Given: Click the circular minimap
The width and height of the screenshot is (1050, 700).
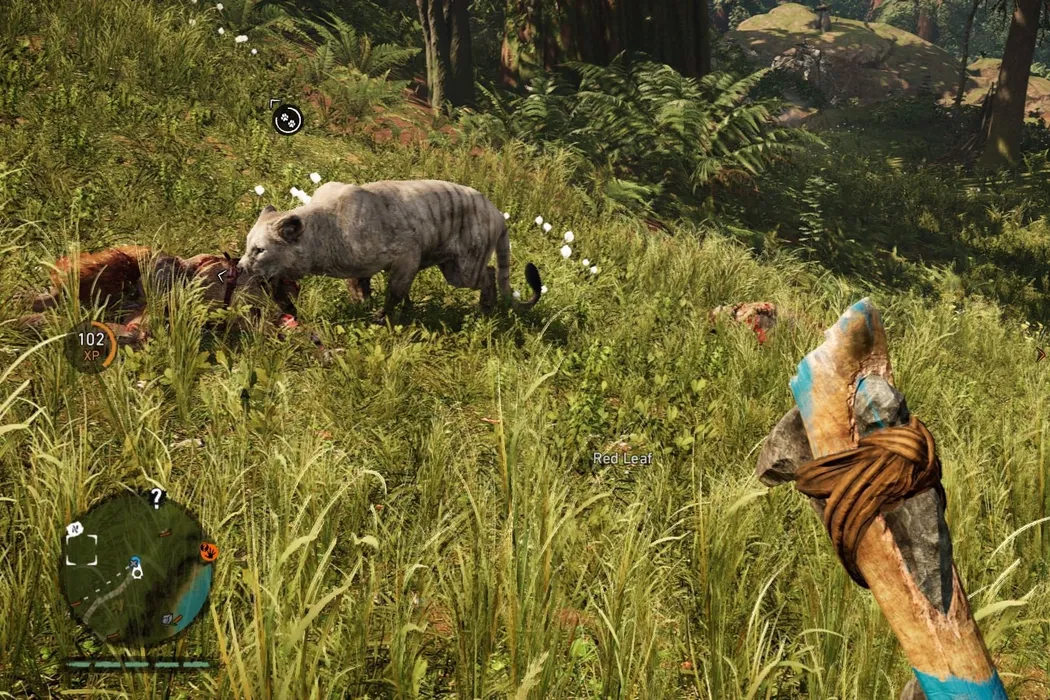Looking at the screenshot, I should point(135,568).
